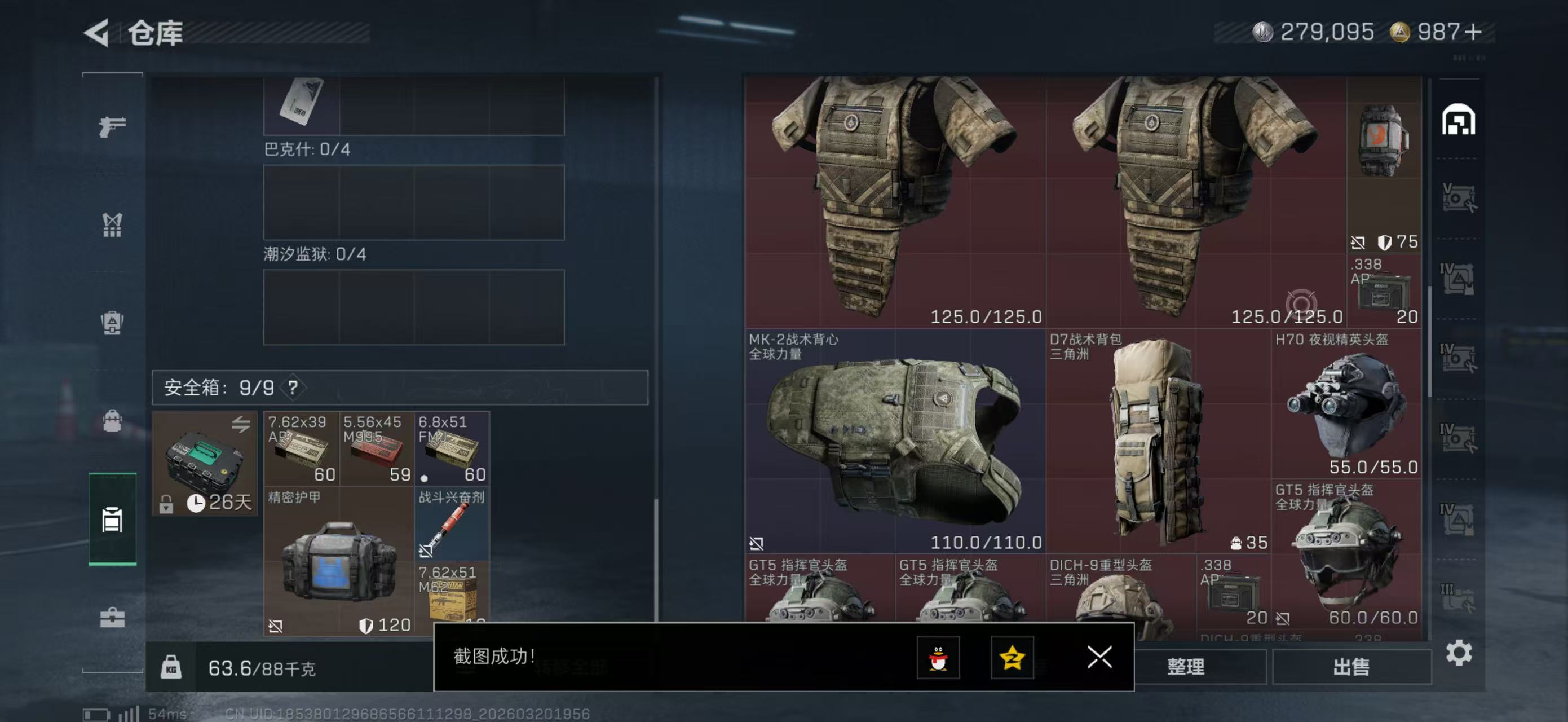Tap the 整理 organize button
Screen dimensions: 1568x722
[x=1185, y=667]
